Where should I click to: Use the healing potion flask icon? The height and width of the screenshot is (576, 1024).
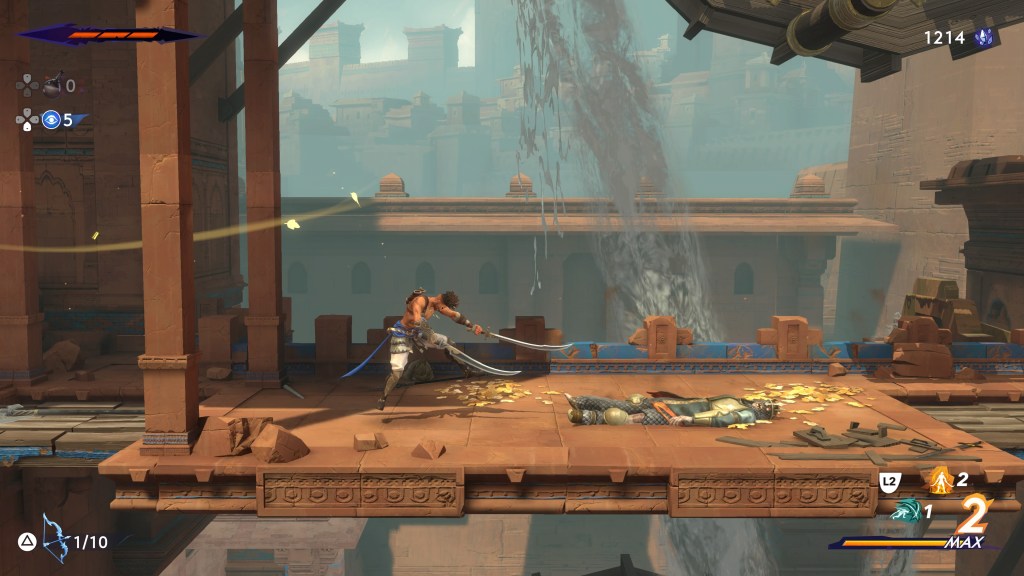52,84
